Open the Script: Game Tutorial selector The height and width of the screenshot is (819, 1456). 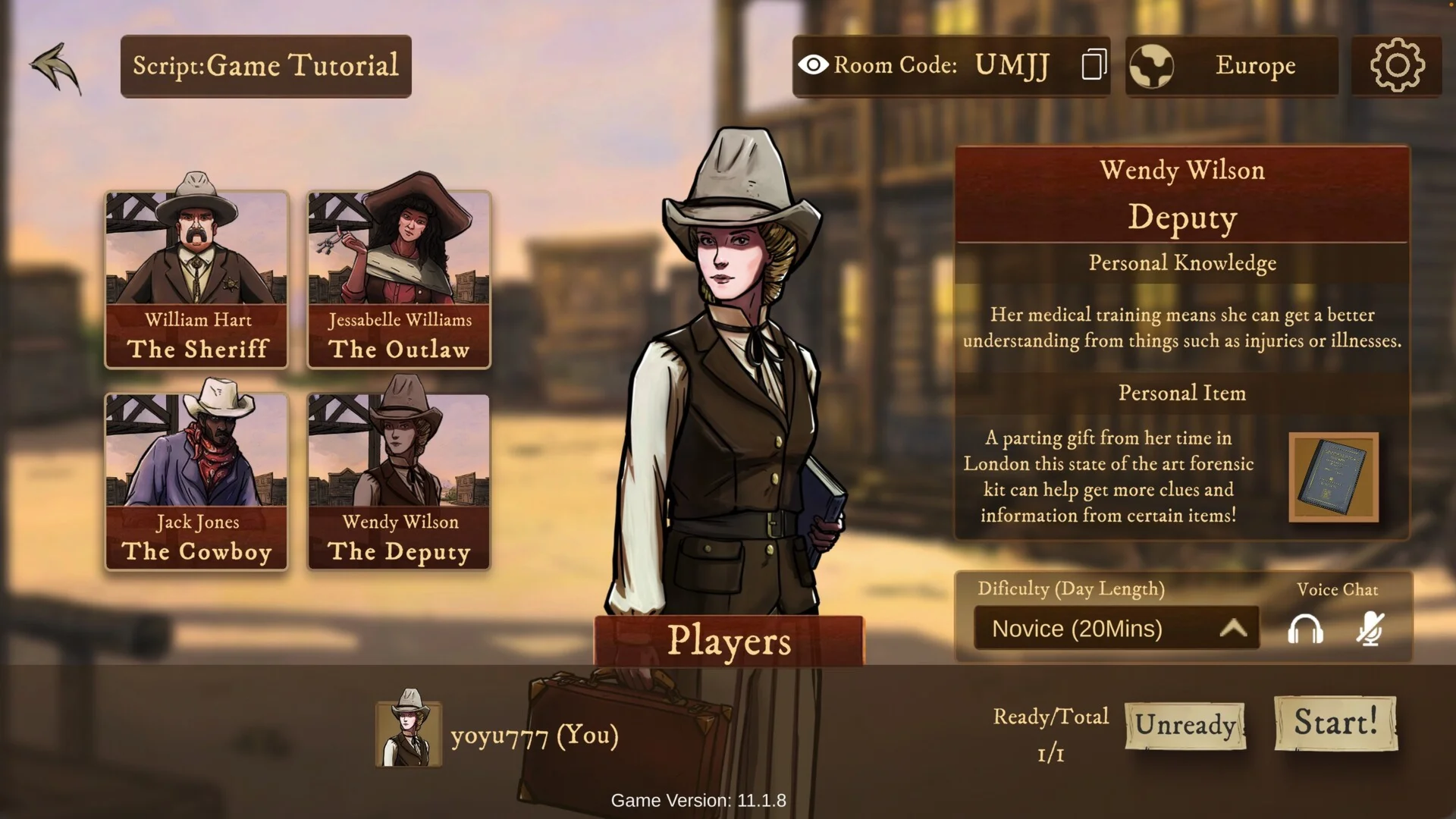point(265,66)
